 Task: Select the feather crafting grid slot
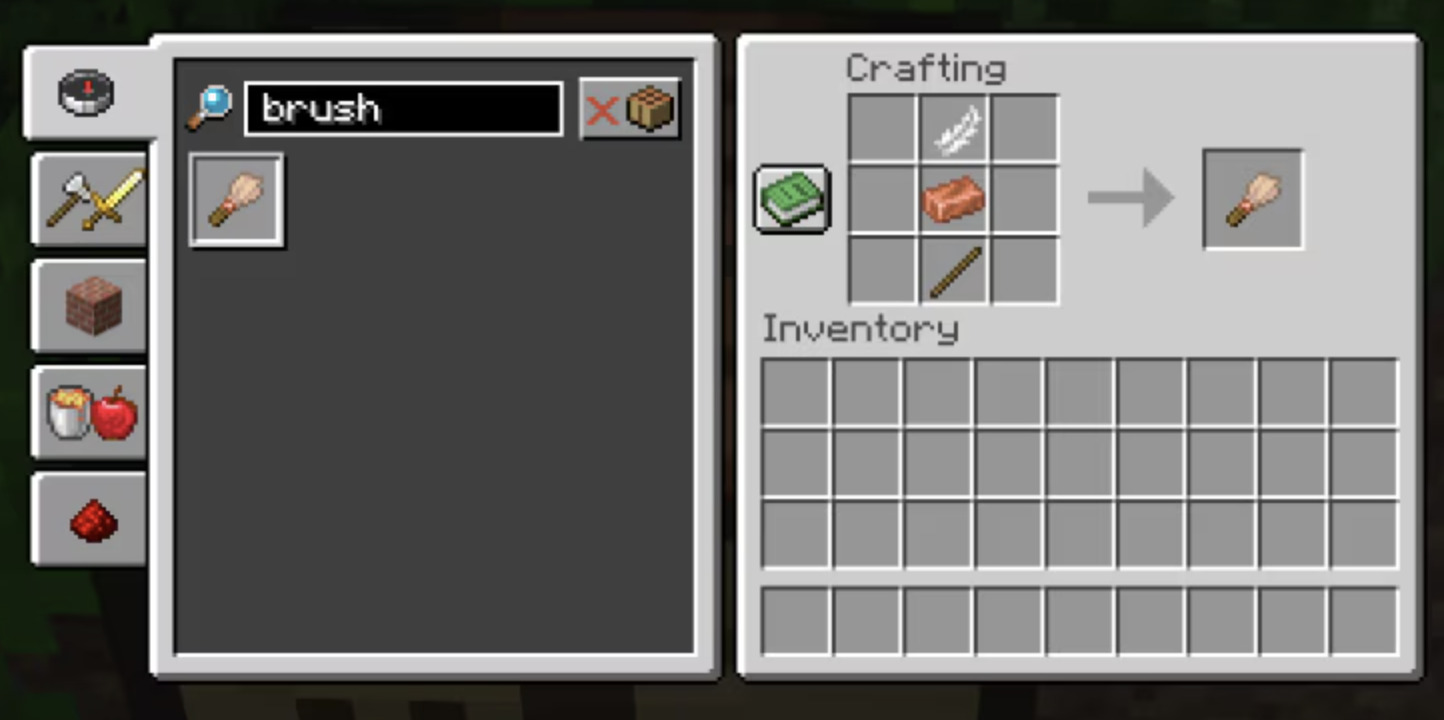[953, 129]
